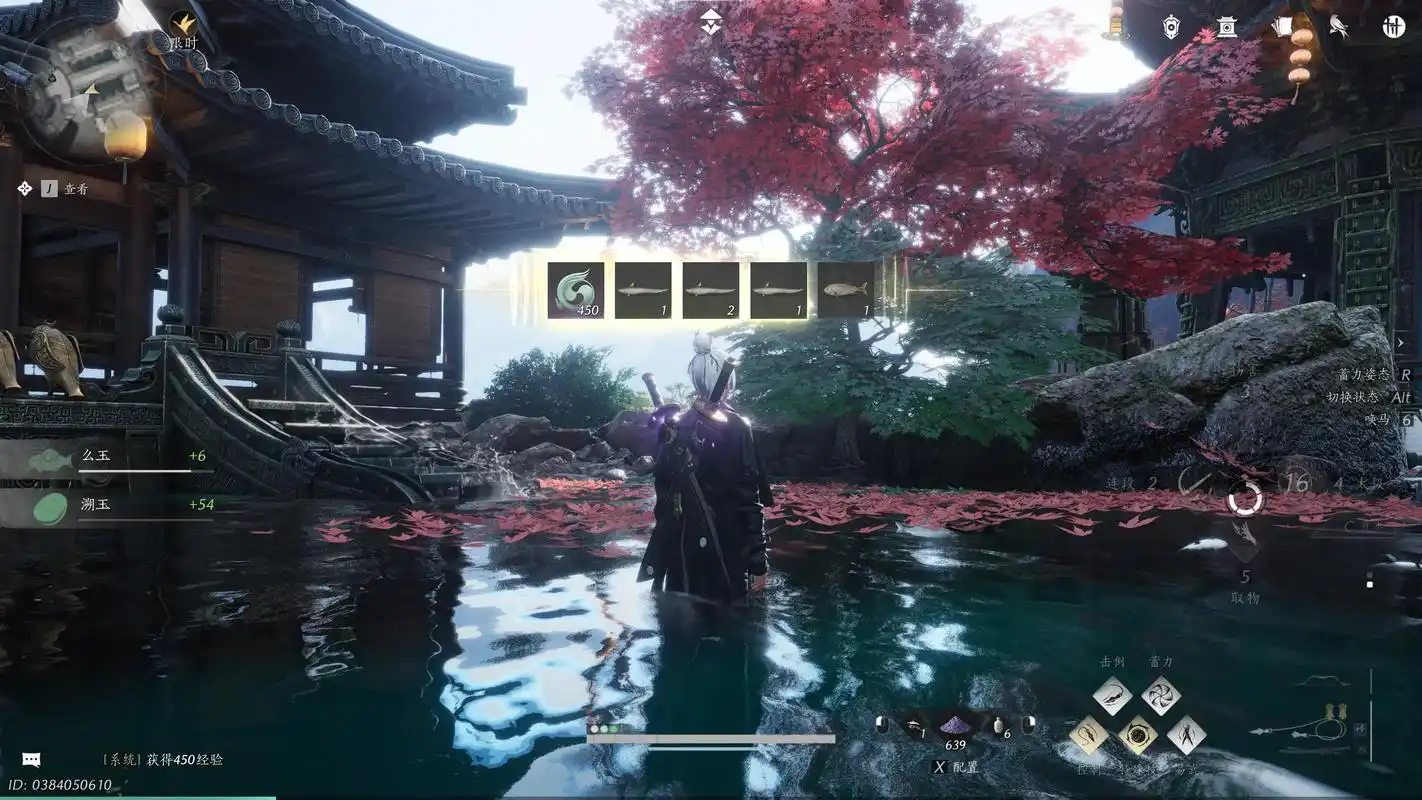
Task: Open the shield emblem menu icon
Action: 1171,26
